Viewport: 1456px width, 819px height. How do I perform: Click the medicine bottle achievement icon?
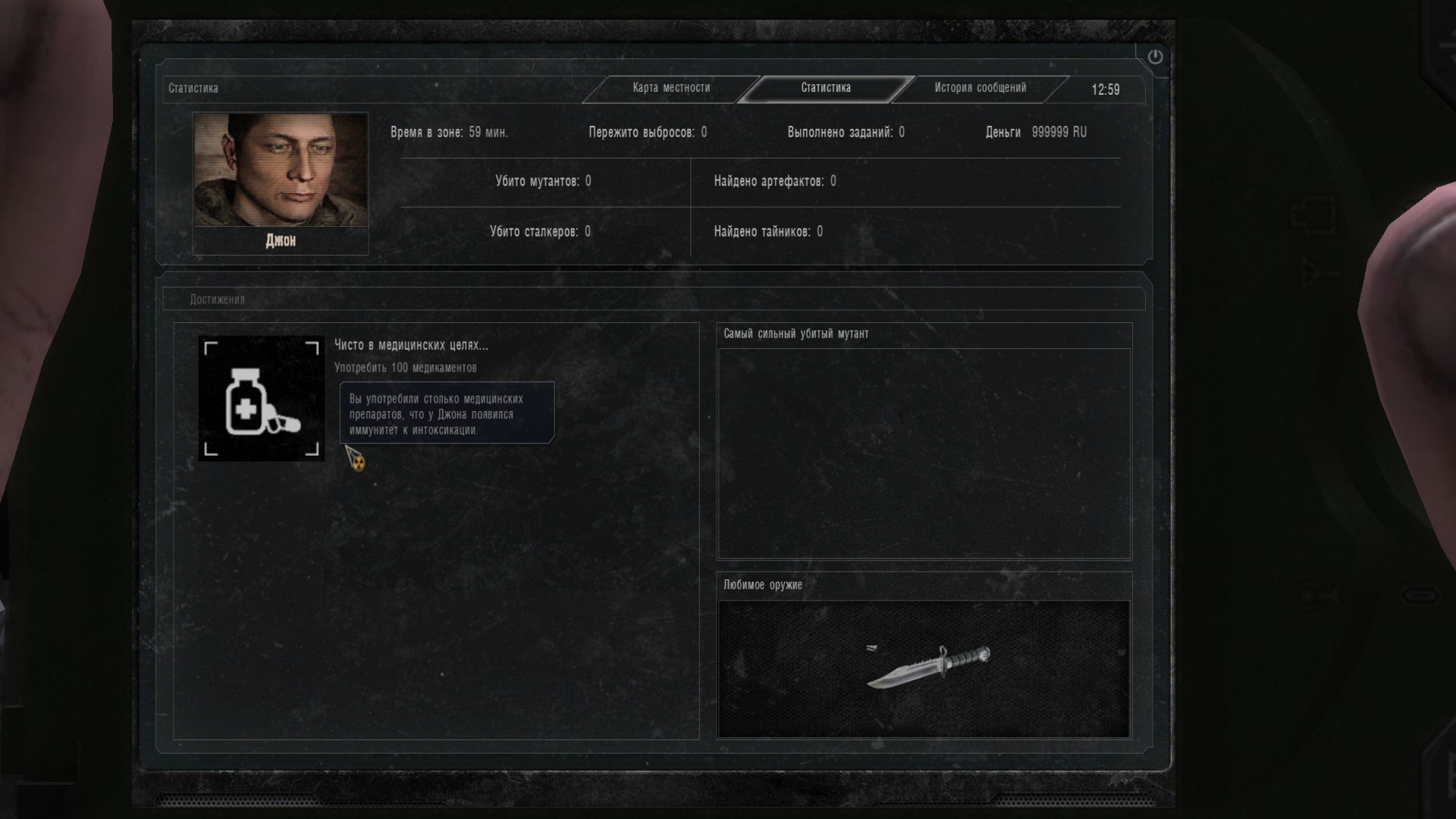pos(262,399)
